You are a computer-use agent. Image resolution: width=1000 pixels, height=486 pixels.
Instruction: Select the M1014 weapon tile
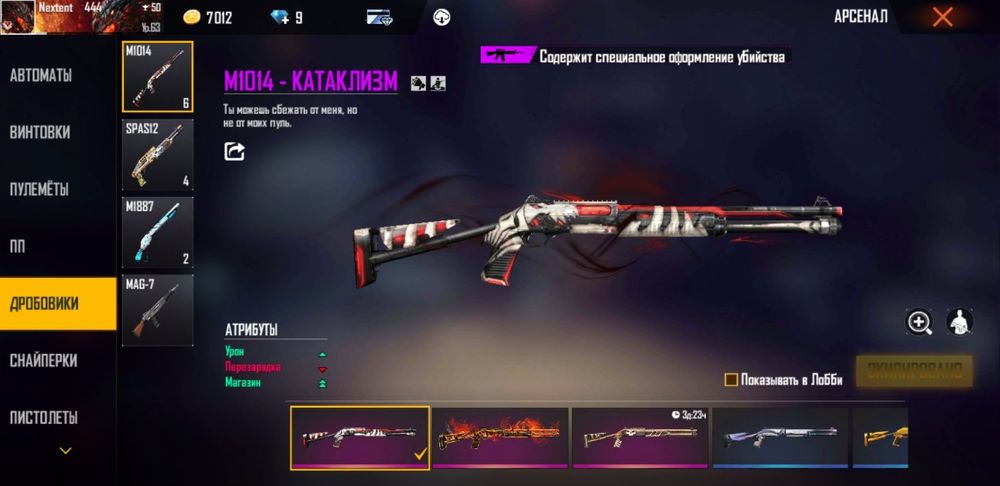157,77
